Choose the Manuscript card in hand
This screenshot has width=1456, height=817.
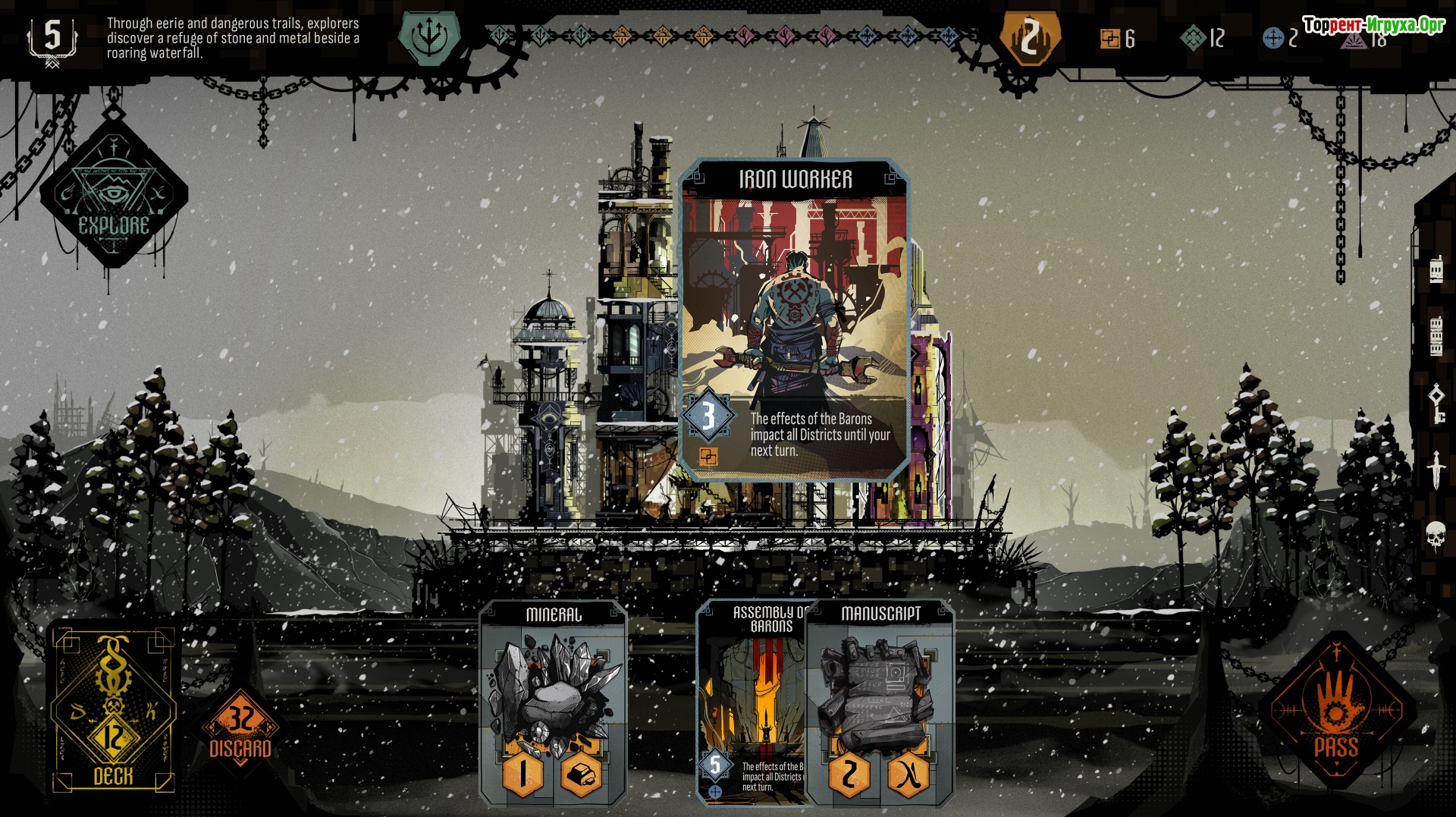pos(880,702)
